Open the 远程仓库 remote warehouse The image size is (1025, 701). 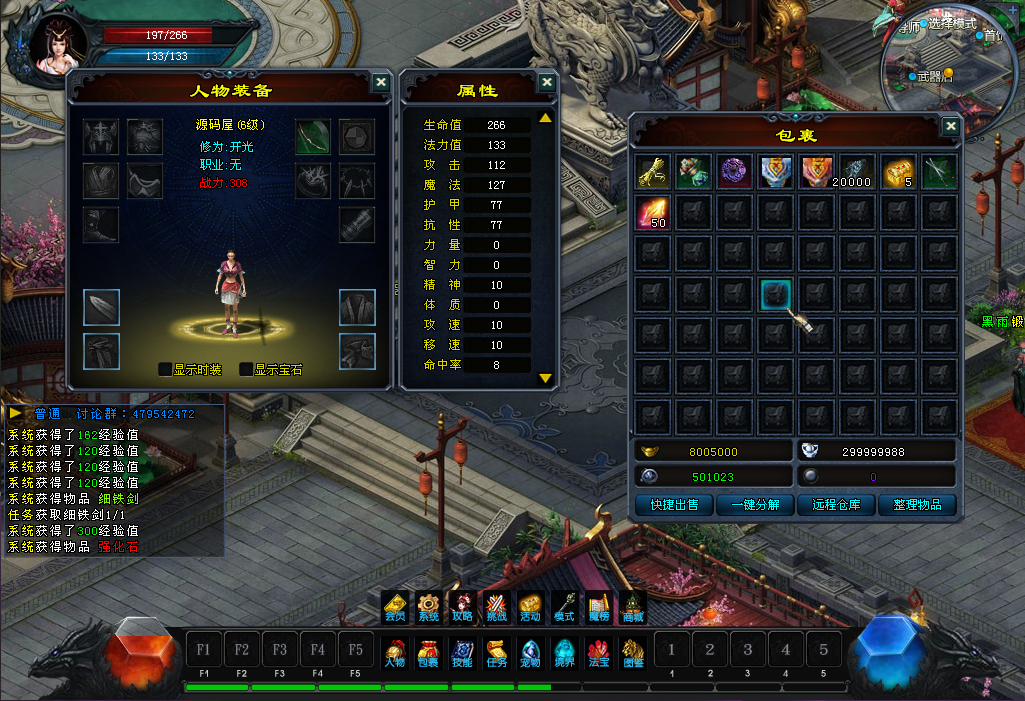coord(837,504)
